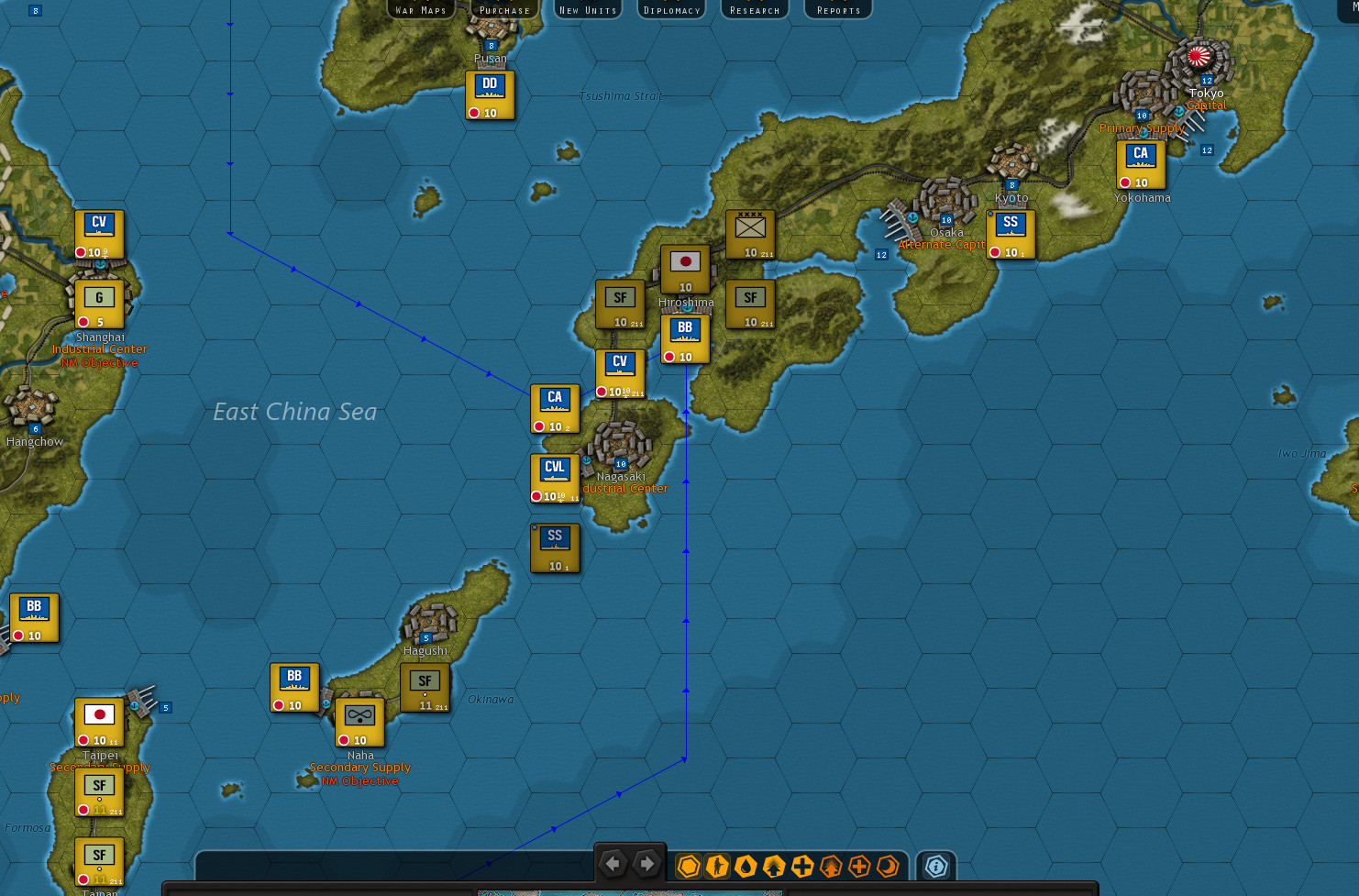Click the crescent moon overlay icon
The width and height of the screenshot is (1359, 896).
click(x=888, y=866)
